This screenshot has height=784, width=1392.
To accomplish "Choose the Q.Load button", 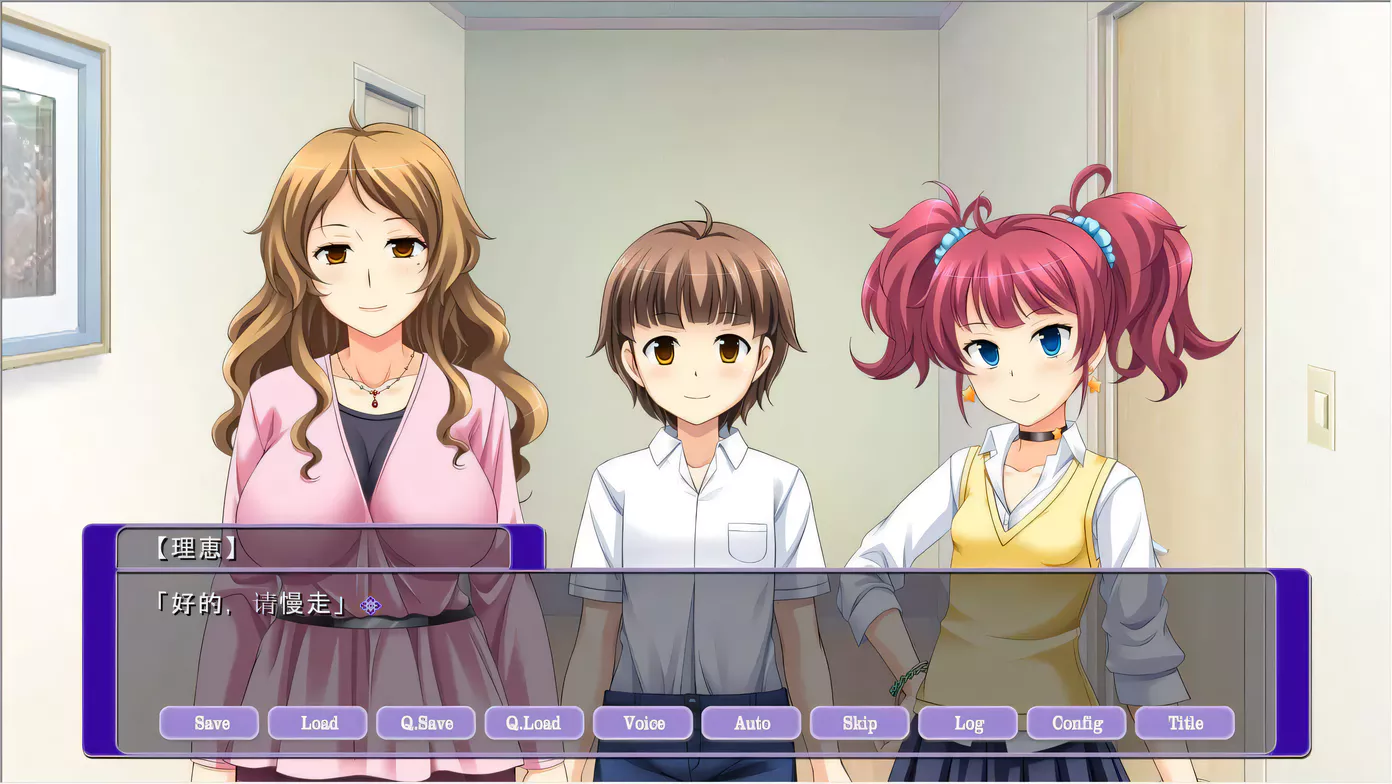I will [534, 723].
